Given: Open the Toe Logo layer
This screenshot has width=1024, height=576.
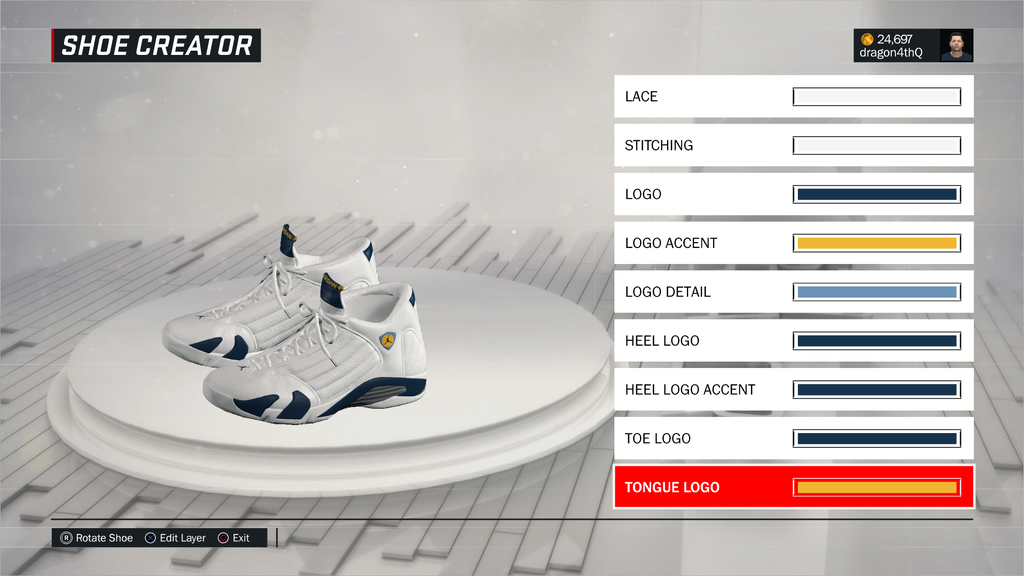Looking at the screenshot, I should click(x=793, y=438).
